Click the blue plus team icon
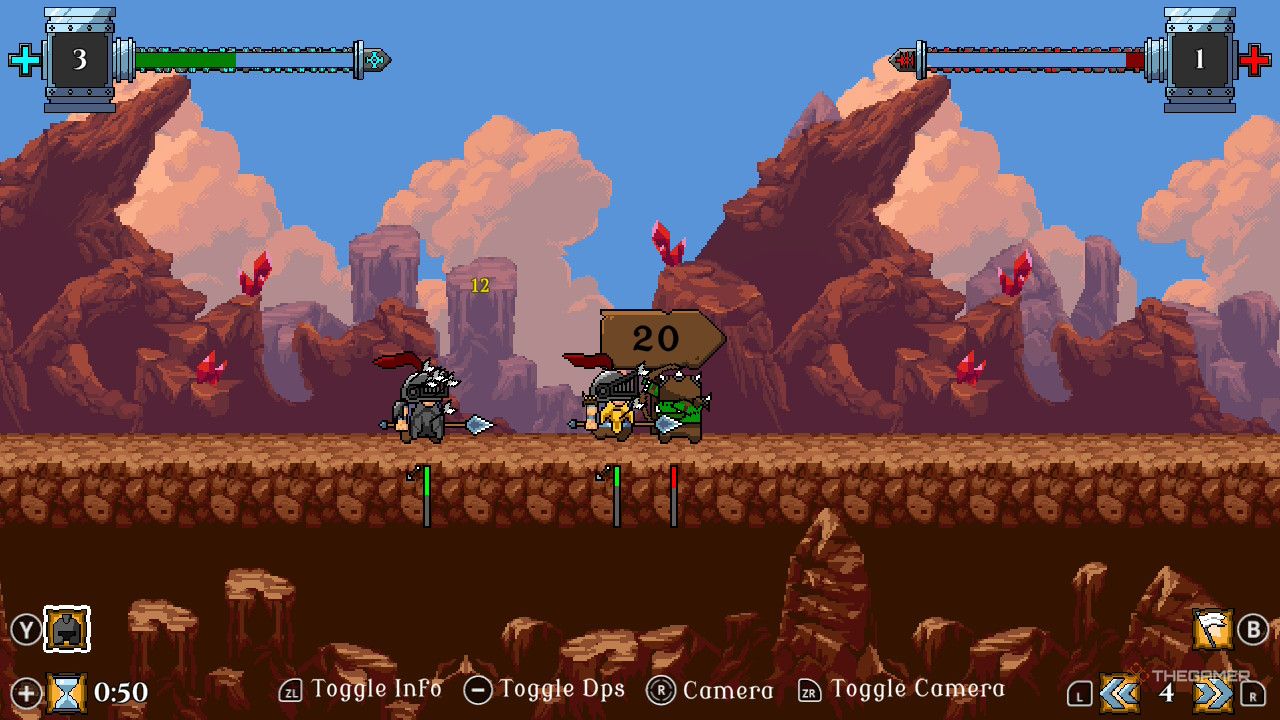 click(x=25, y=60)
